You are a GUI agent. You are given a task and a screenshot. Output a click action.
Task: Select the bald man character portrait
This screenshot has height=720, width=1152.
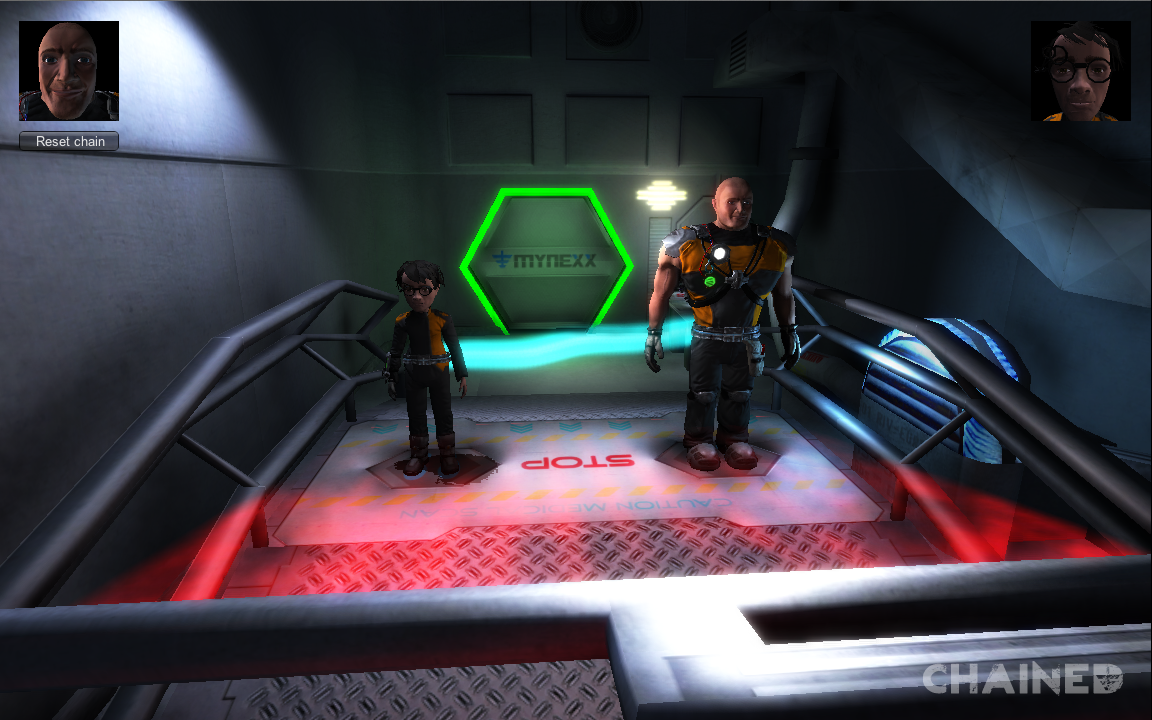click(69, 71)
